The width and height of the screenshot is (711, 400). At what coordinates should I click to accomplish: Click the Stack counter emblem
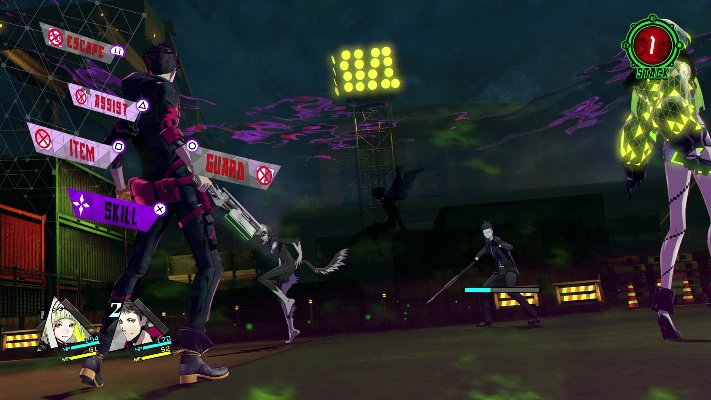point(653,44)
